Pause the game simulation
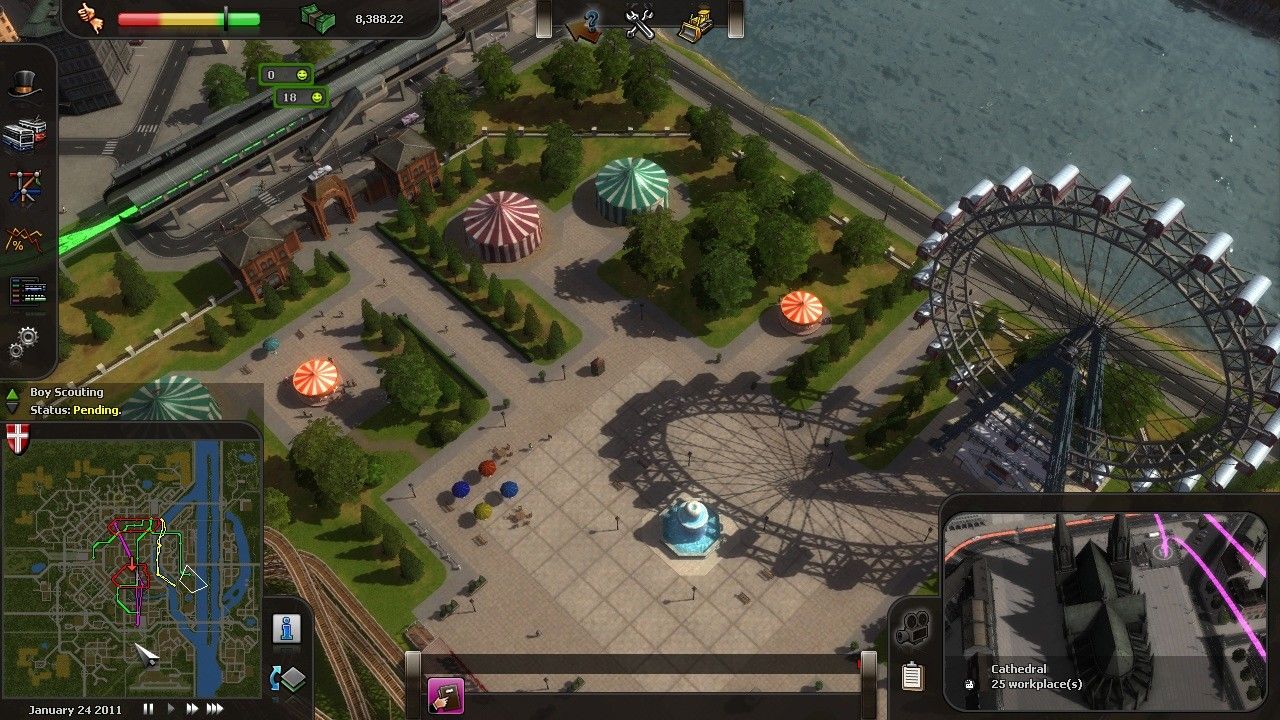Image resolution: width=1280 pixels, height=720 pixels. tap(148, 709)
